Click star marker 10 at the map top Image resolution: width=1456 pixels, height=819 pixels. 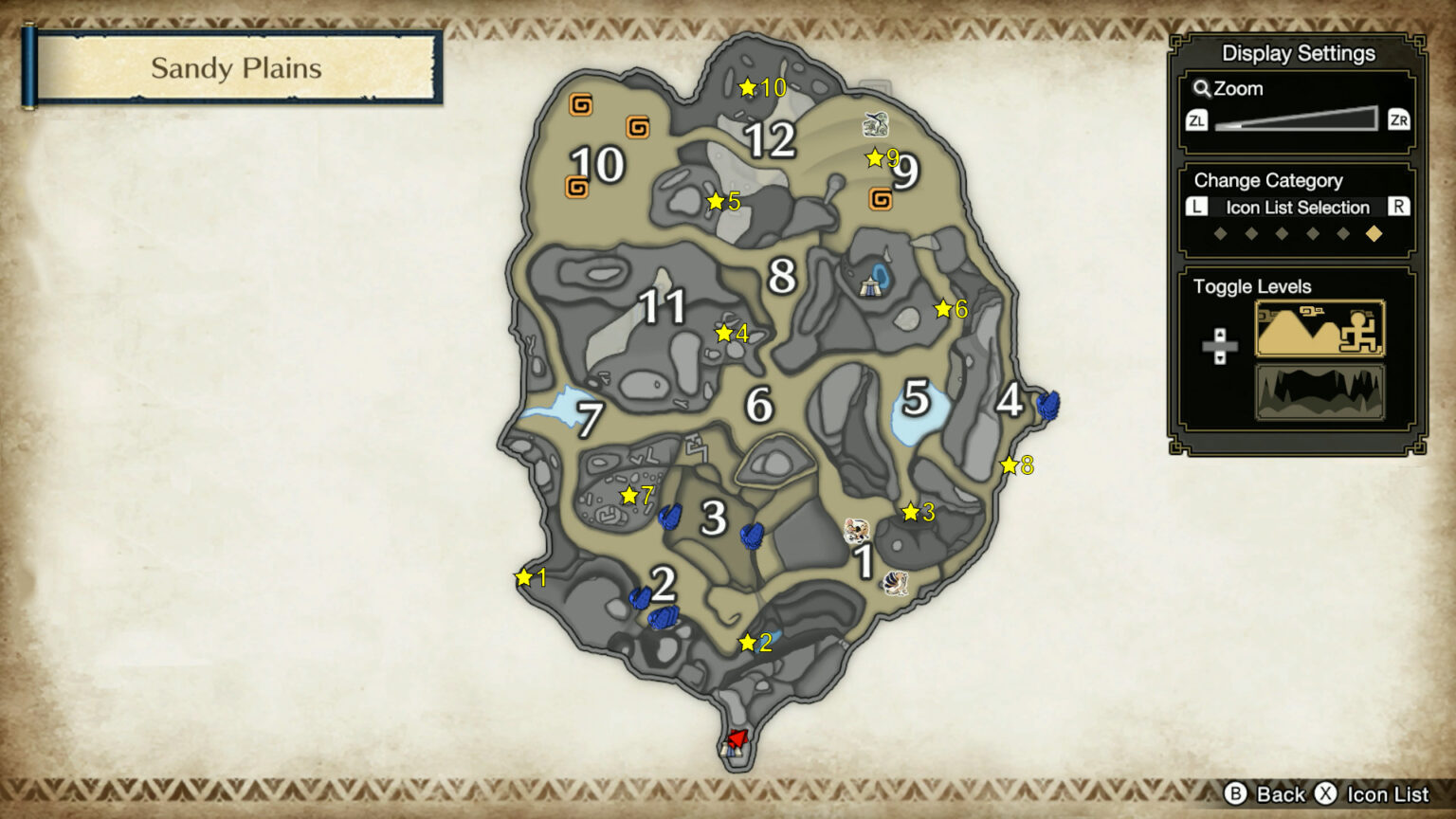[x=749, y=88]
